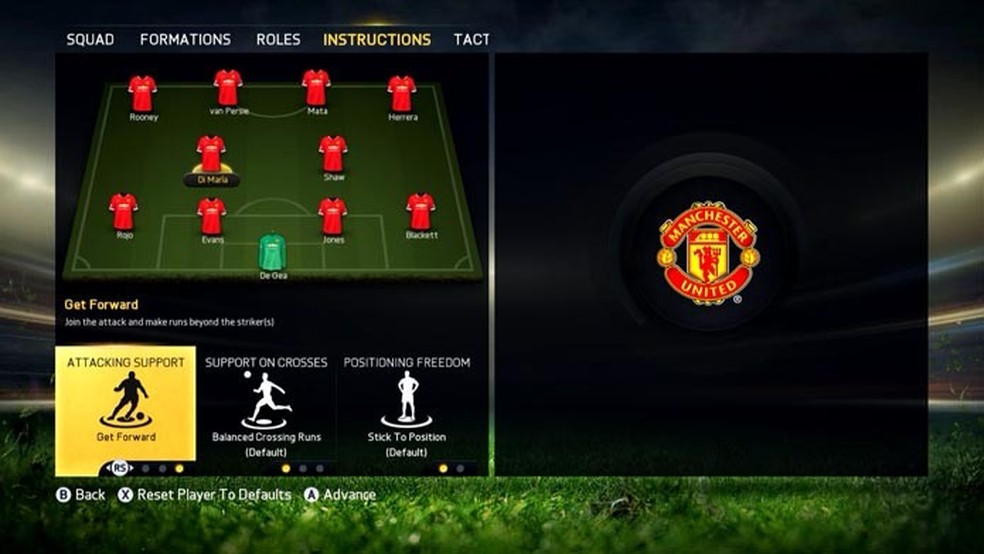
Task: Choose goalkeeper De Gea
Action: coord(273,252)
